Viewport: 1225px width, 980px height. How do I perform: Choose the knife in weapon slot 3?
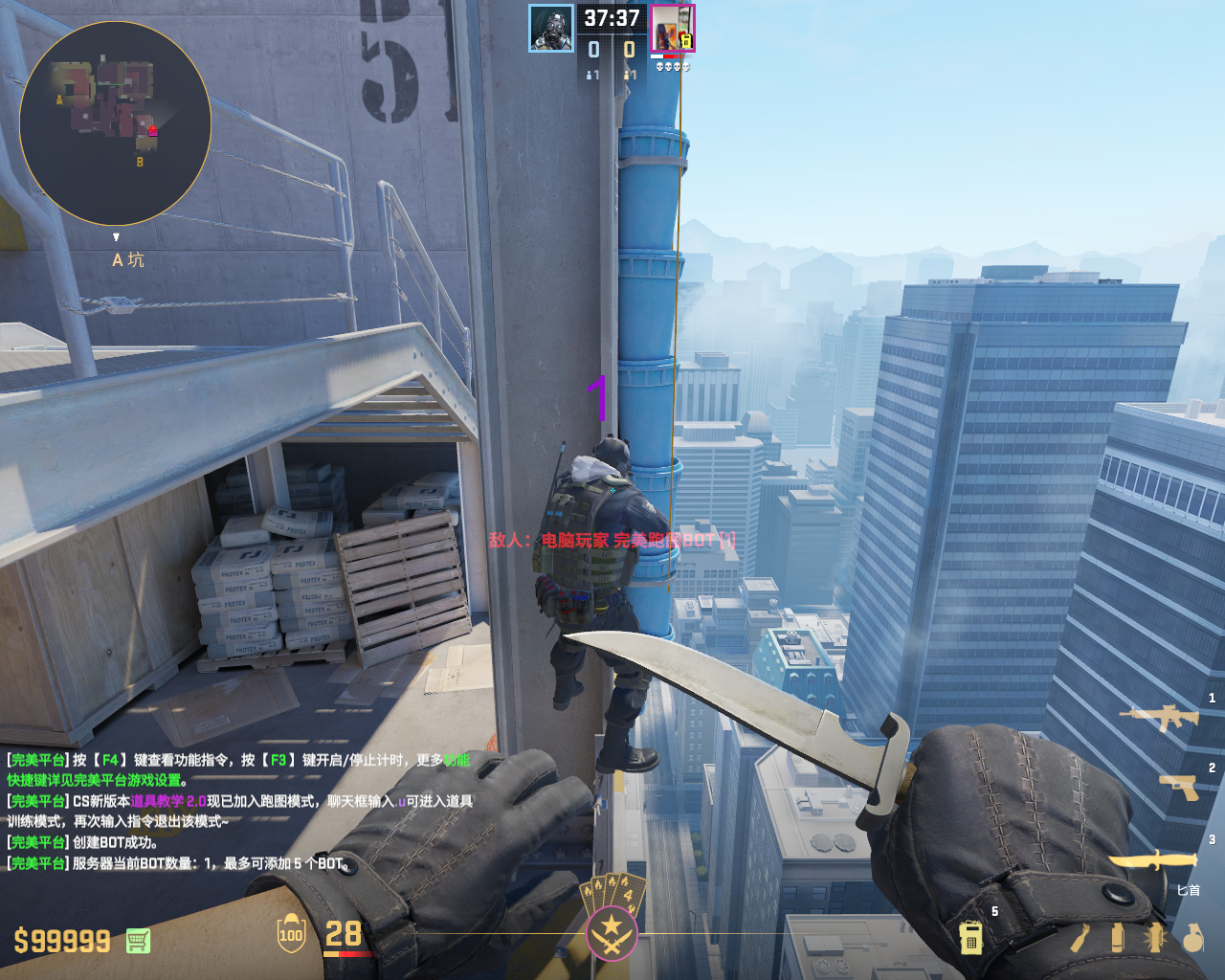click(1154, 860)
